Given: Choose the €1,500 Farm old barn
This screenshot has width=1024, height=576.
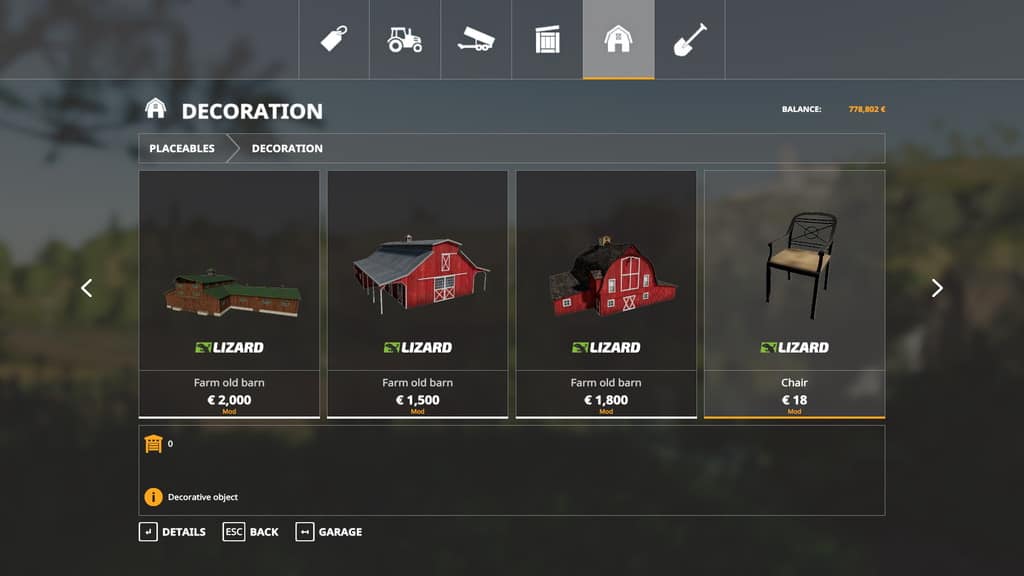Looking at the screenshot, I should (417, 293).
